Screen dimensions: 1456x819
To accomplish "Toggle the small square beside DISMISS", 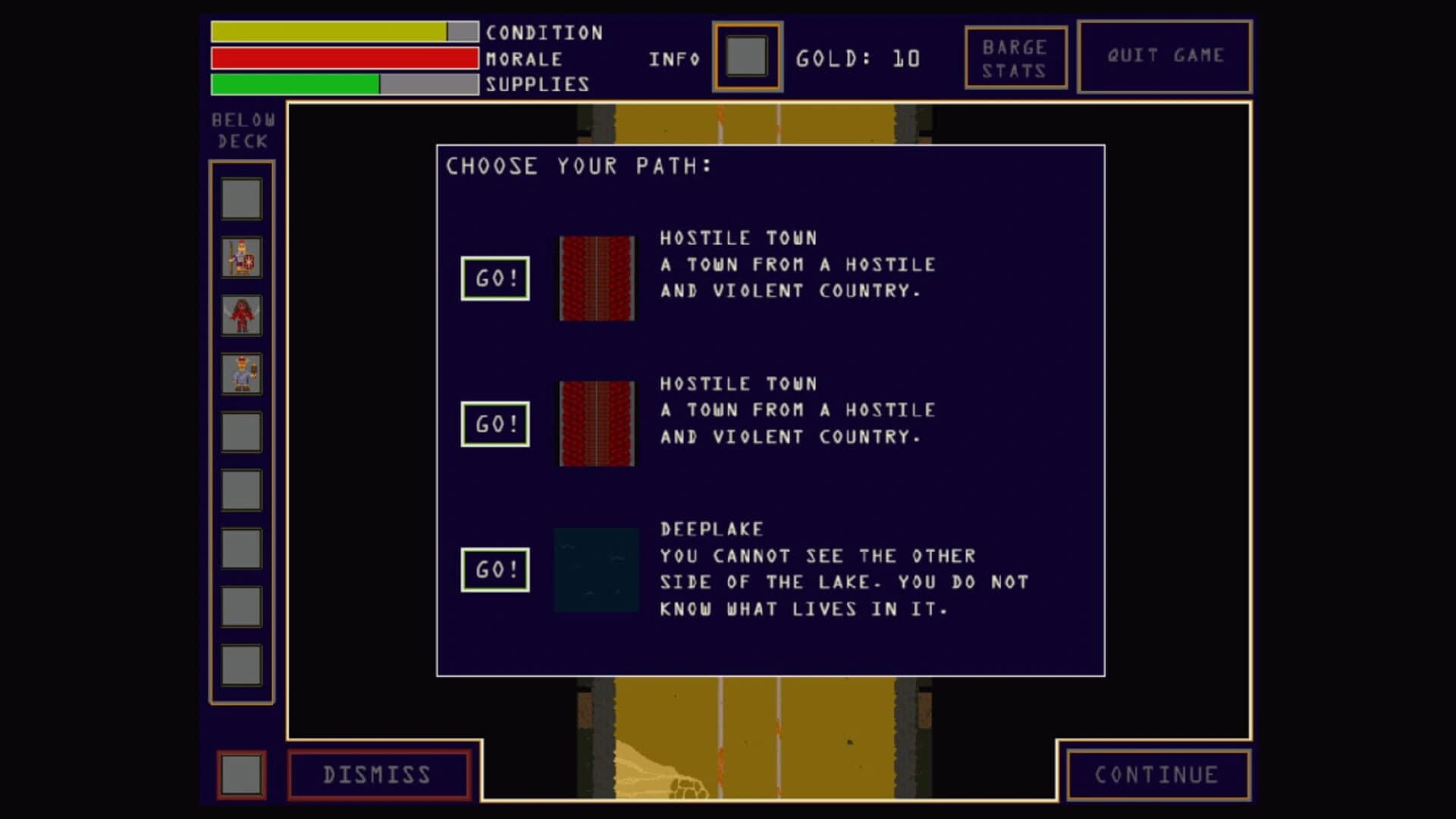I will point(240,773).
